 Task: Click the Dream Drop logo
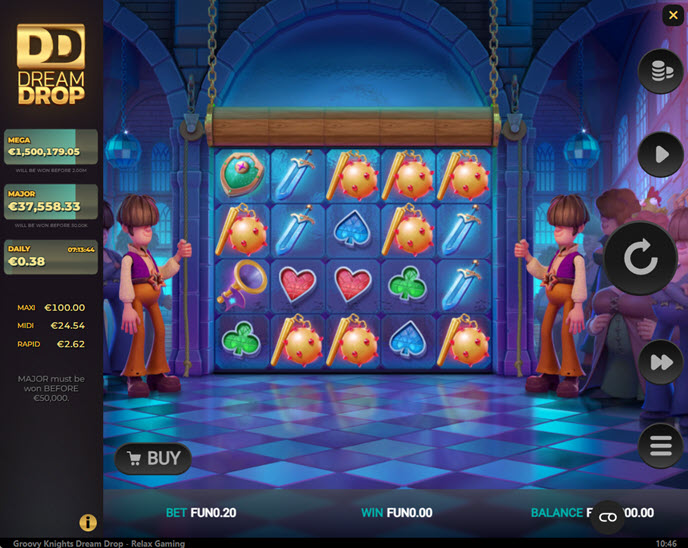[x=51, y=65]
